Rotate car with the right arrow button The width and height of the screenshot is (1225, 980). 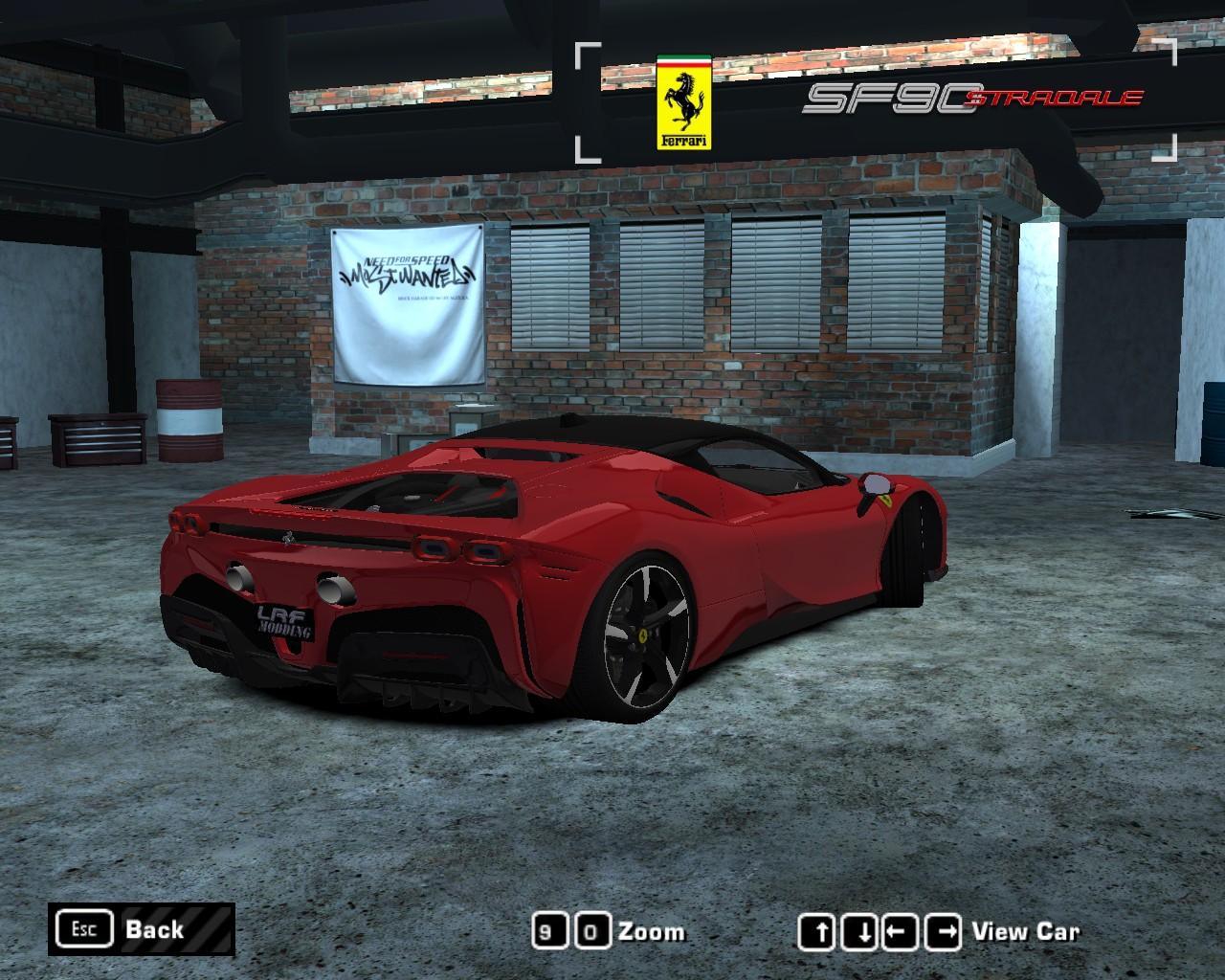946,932
